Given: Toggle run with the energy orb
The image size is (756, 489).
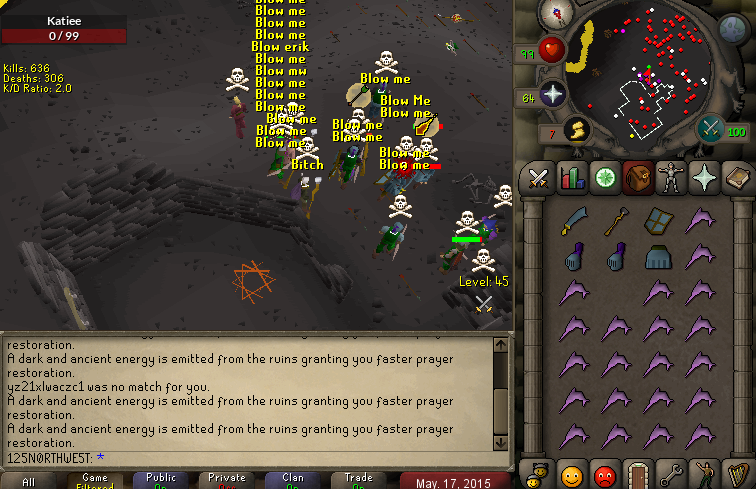Looking at the screenshot, I should click(x=576, y=128).
